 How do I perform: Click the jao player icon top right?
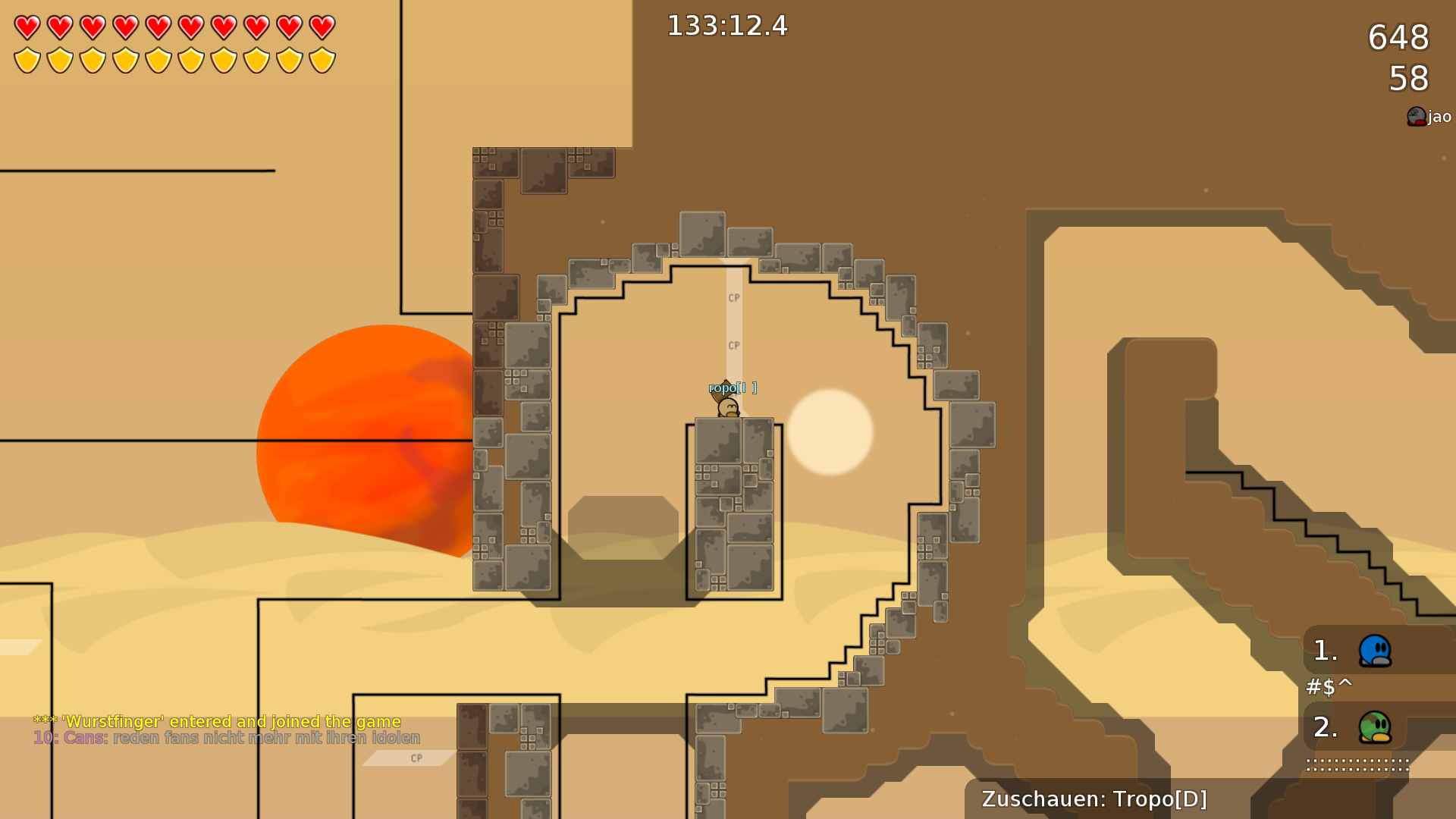click(1416, 116)
